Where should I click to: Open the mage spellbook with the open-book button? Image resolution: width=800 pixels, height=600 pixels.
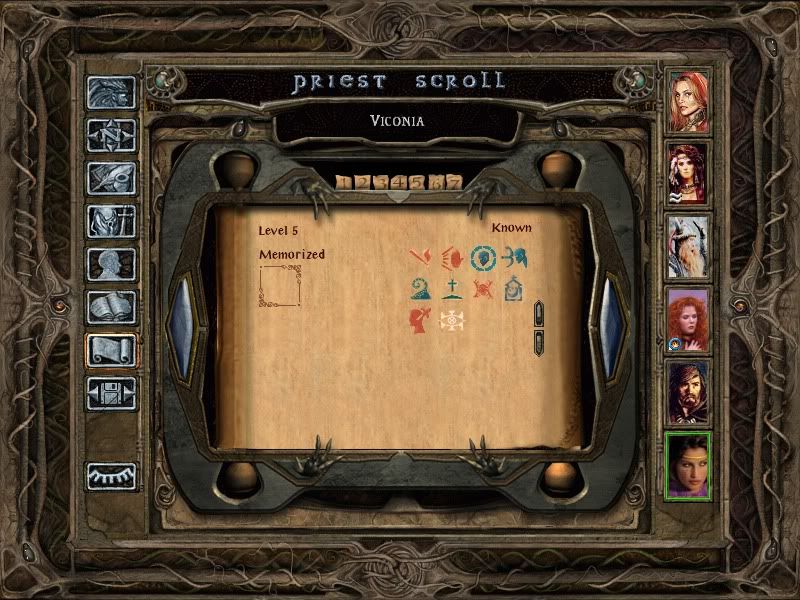coord(112,307)
